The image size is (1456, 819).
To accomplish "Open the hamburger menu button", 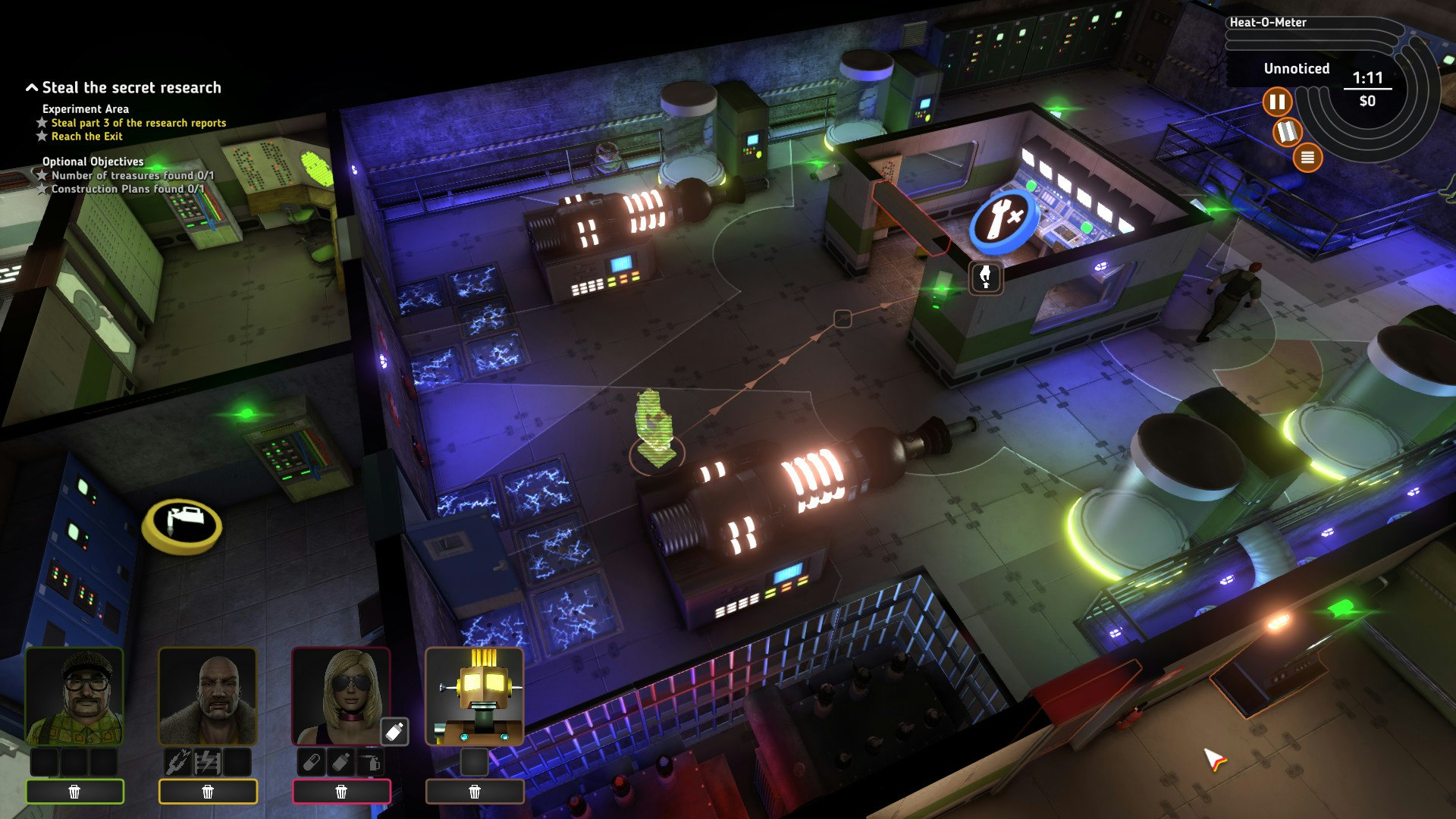I will pyautogui.click(x=1307, y=158).
